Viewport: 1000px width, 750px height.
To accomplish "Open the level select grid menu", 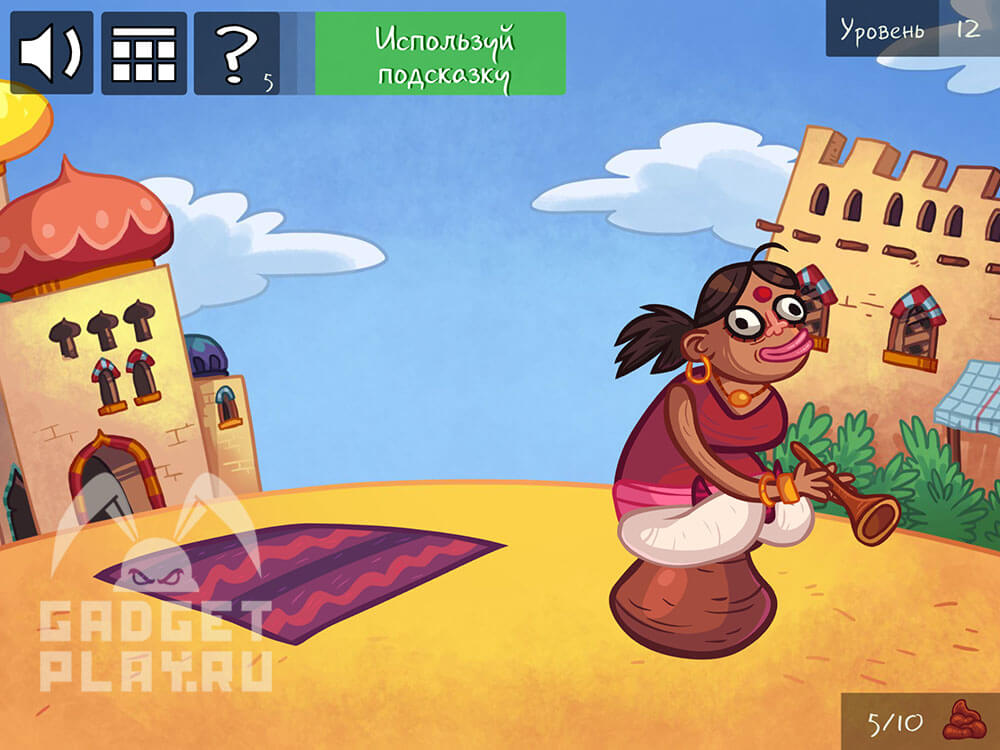I will [144, 53].
